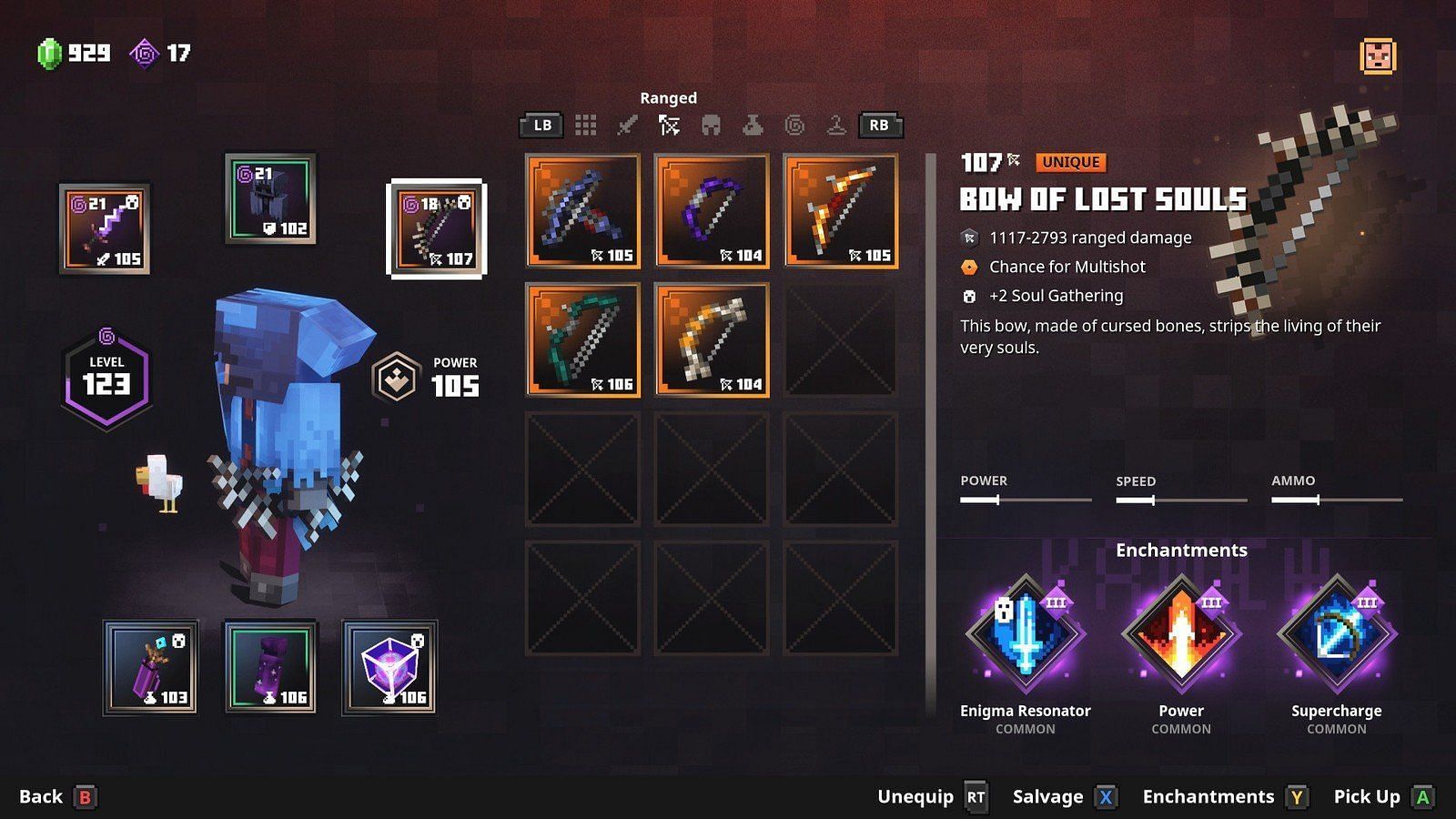Switch to the armor helmet tab
This screenshot has height=819, width=1456.
pyautogui.click(x=711, y=126)
